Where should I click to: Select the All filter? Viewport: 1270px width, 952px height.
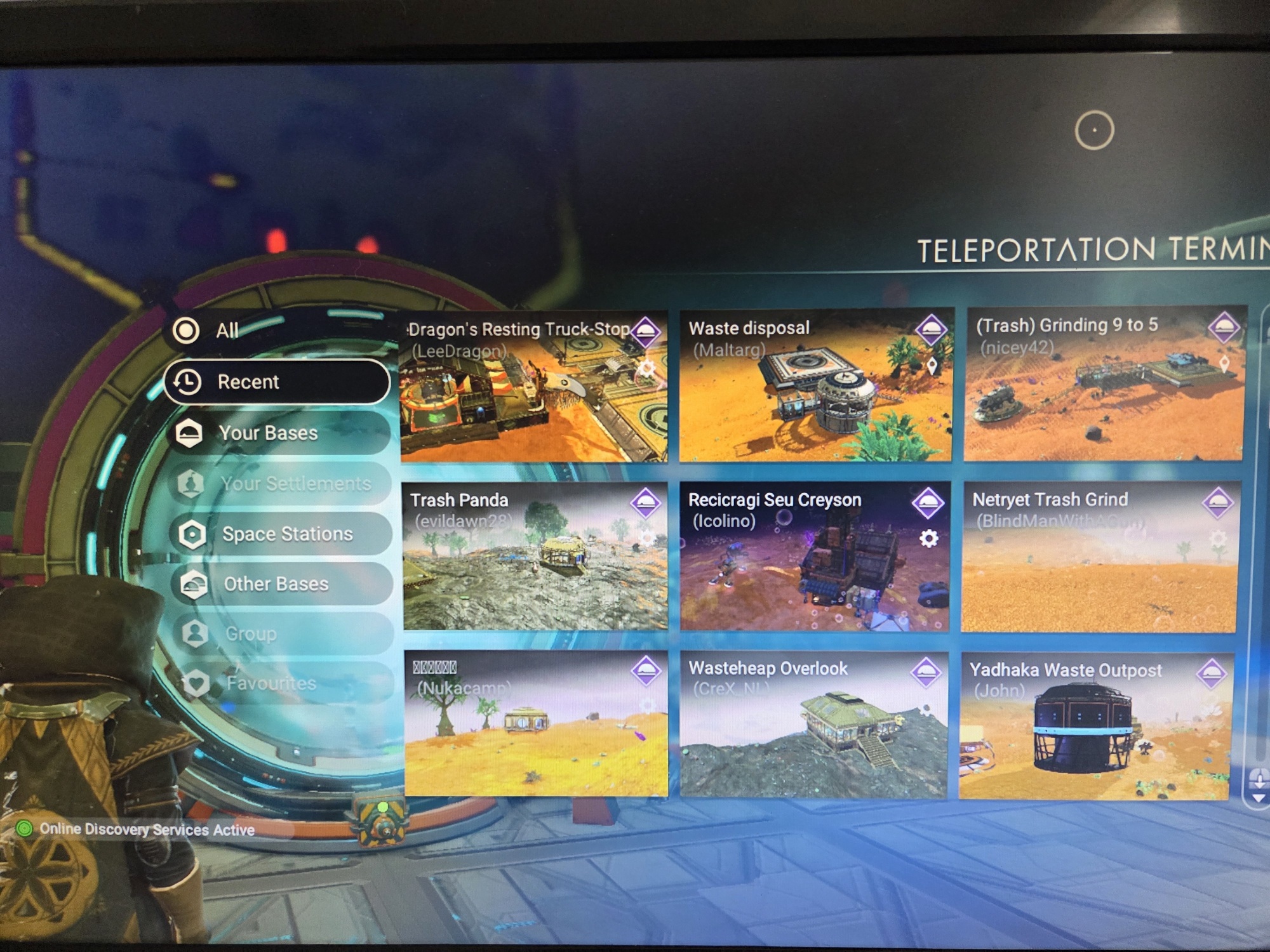[226, 331]
